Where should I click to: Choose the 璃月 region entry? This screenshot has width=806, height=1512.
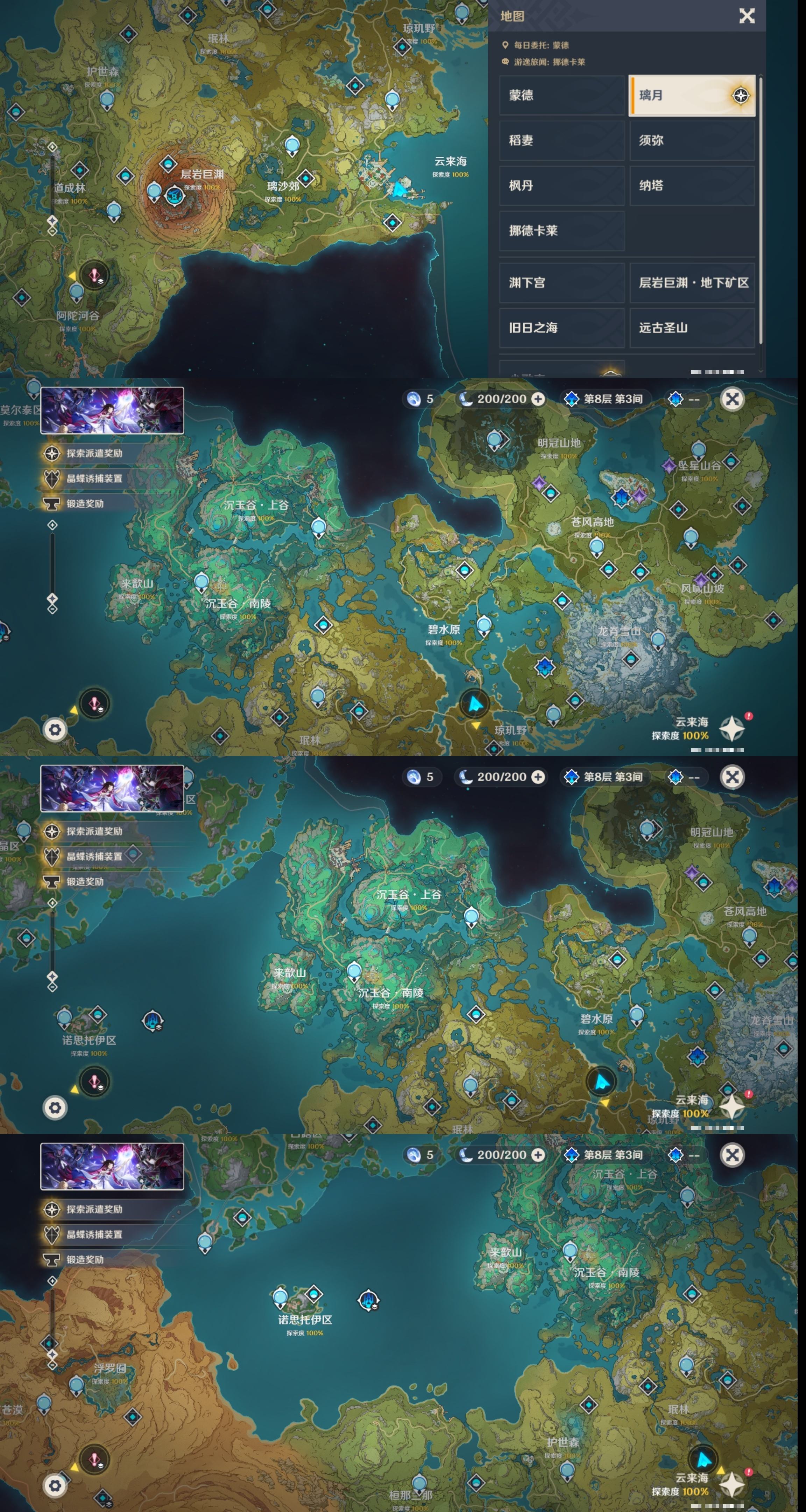pos(691,95)
